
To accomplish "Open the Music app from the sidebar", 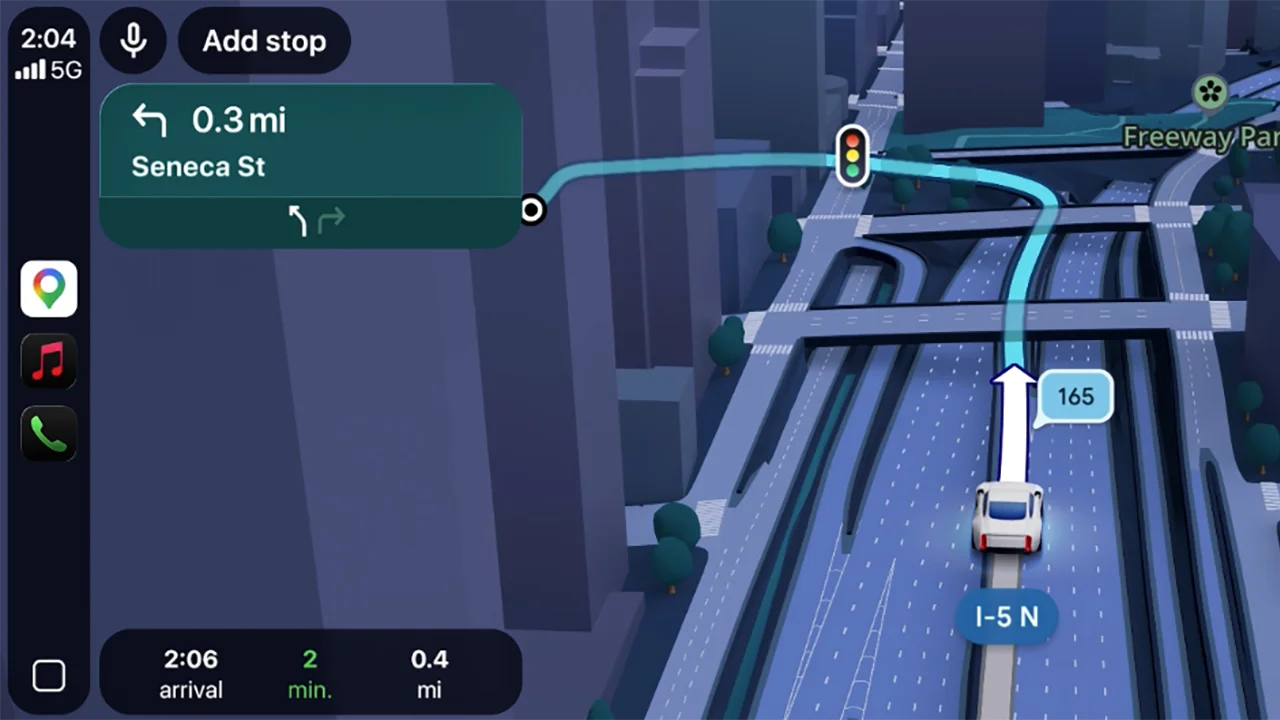I will pyautogui.click(x=48, y=360).
